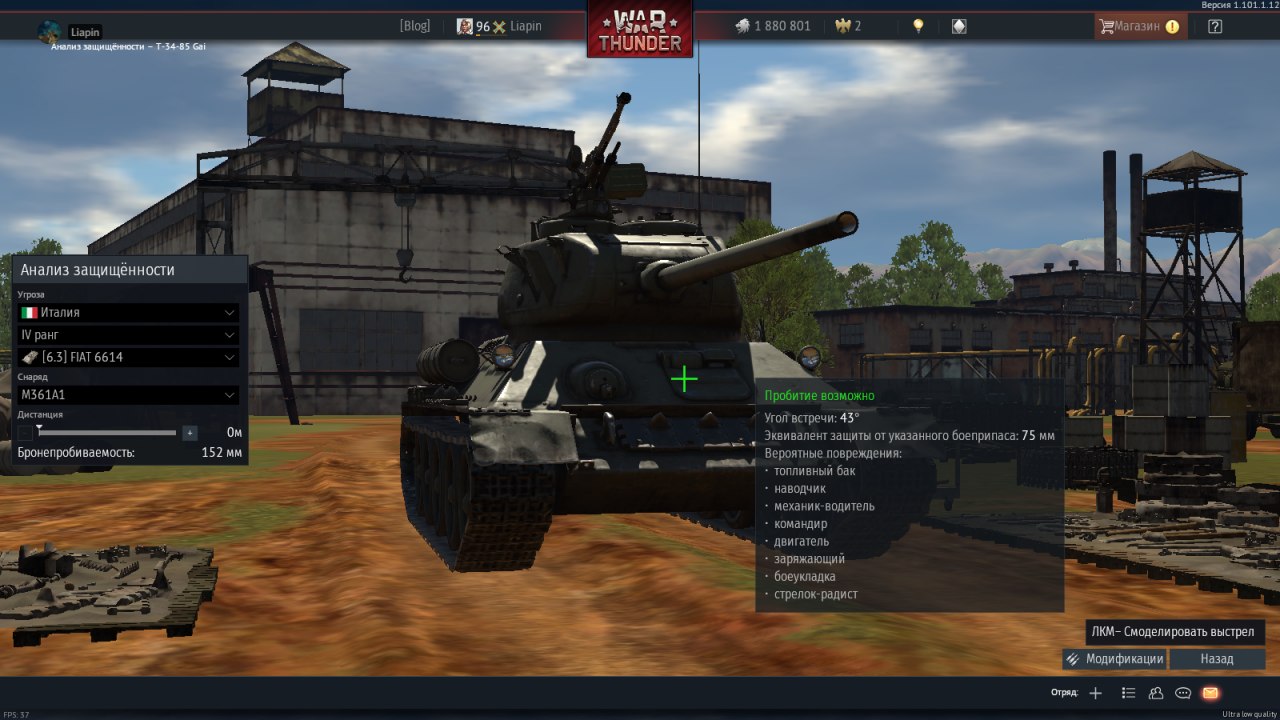Open the chat speech bubble icon
The height and width of the screenshot is (720, 1280).
tap(1183, 692)
